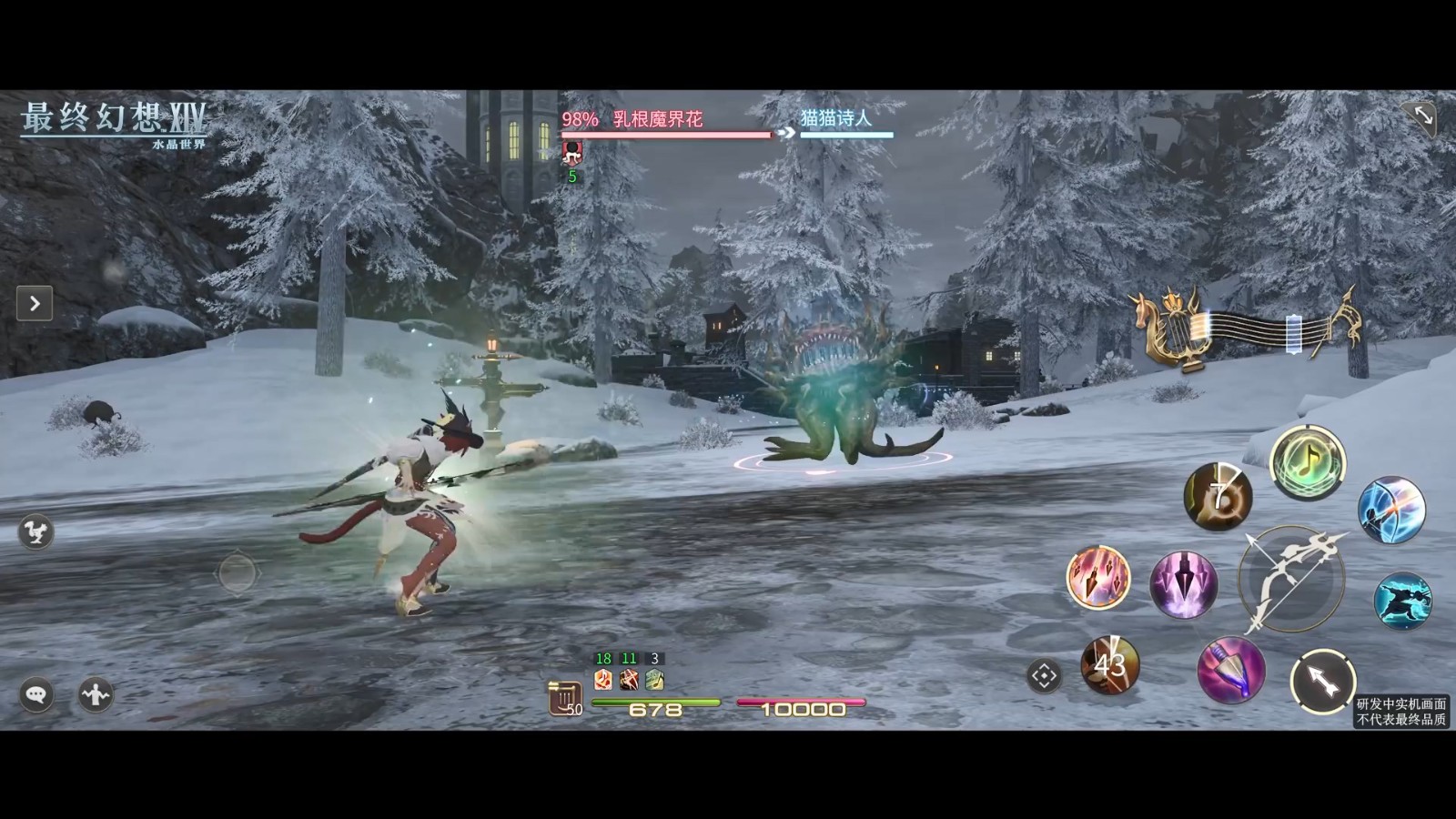This screenshot has height=819, width=1456.
Task: Open the bard job icon at level 50
Action: coord(564,699)
